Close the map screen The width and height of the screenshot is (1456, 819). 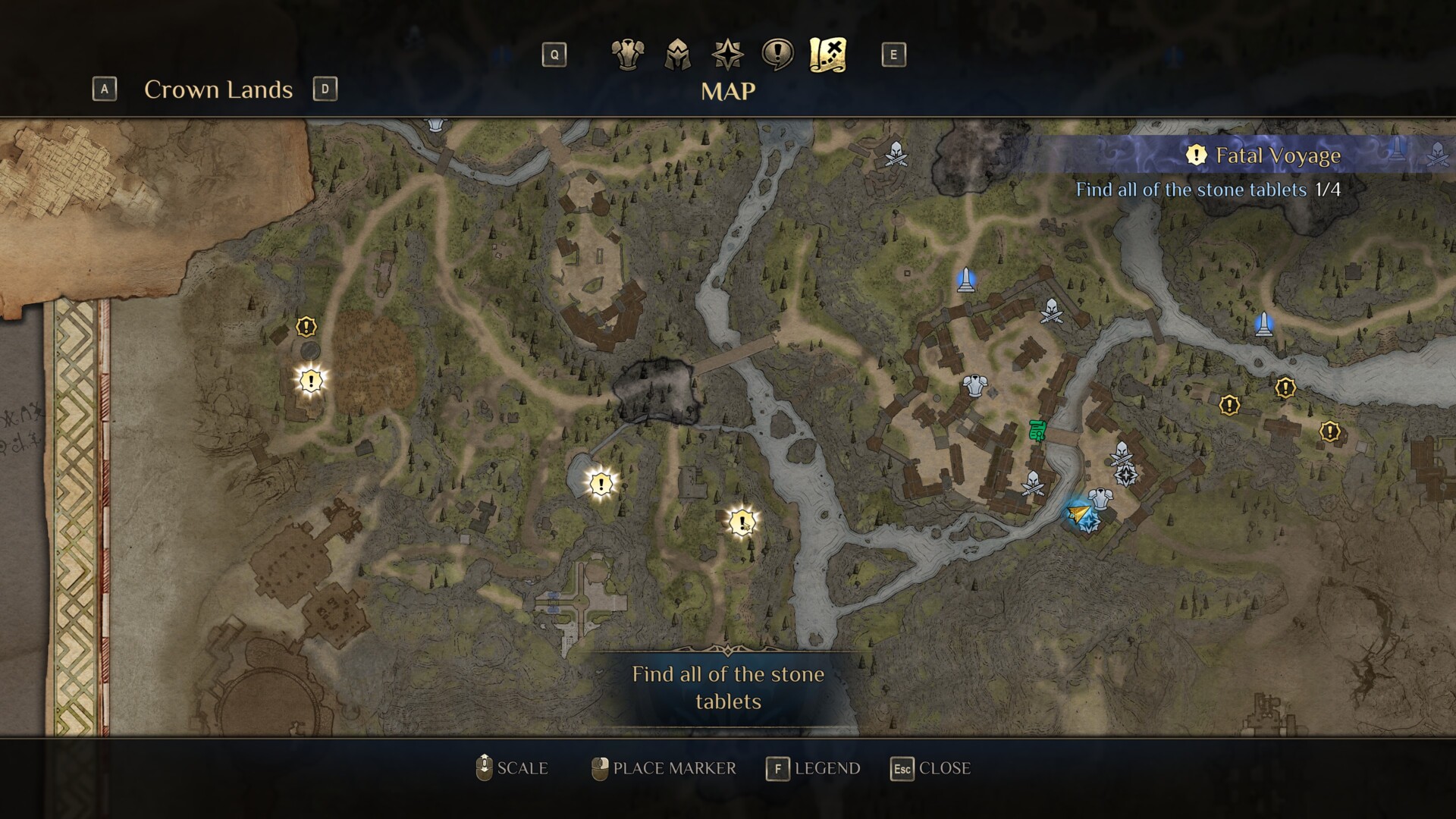coord(930,768)
